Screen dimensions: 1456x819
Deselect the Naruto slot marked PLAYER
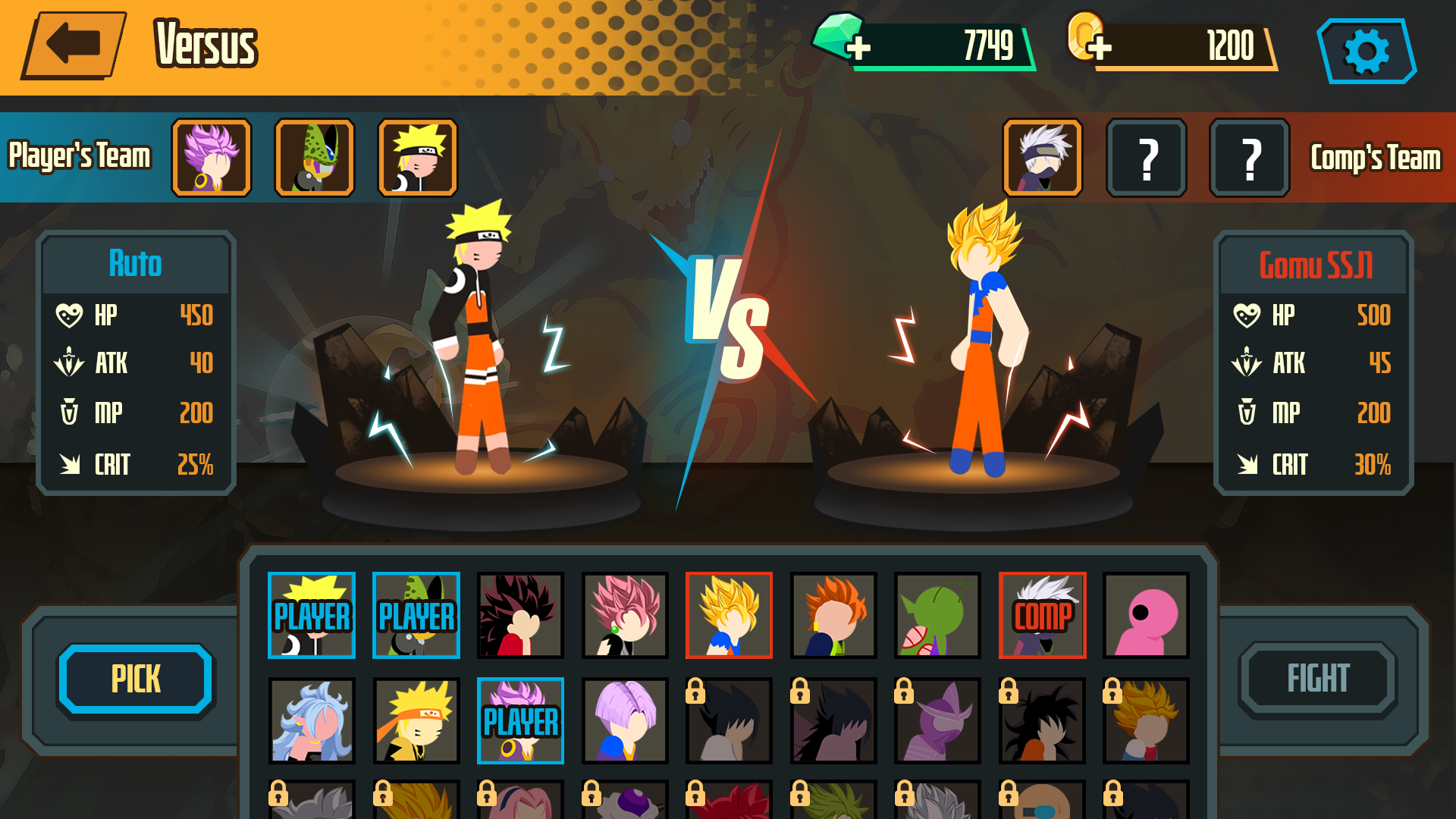(311, 616)
